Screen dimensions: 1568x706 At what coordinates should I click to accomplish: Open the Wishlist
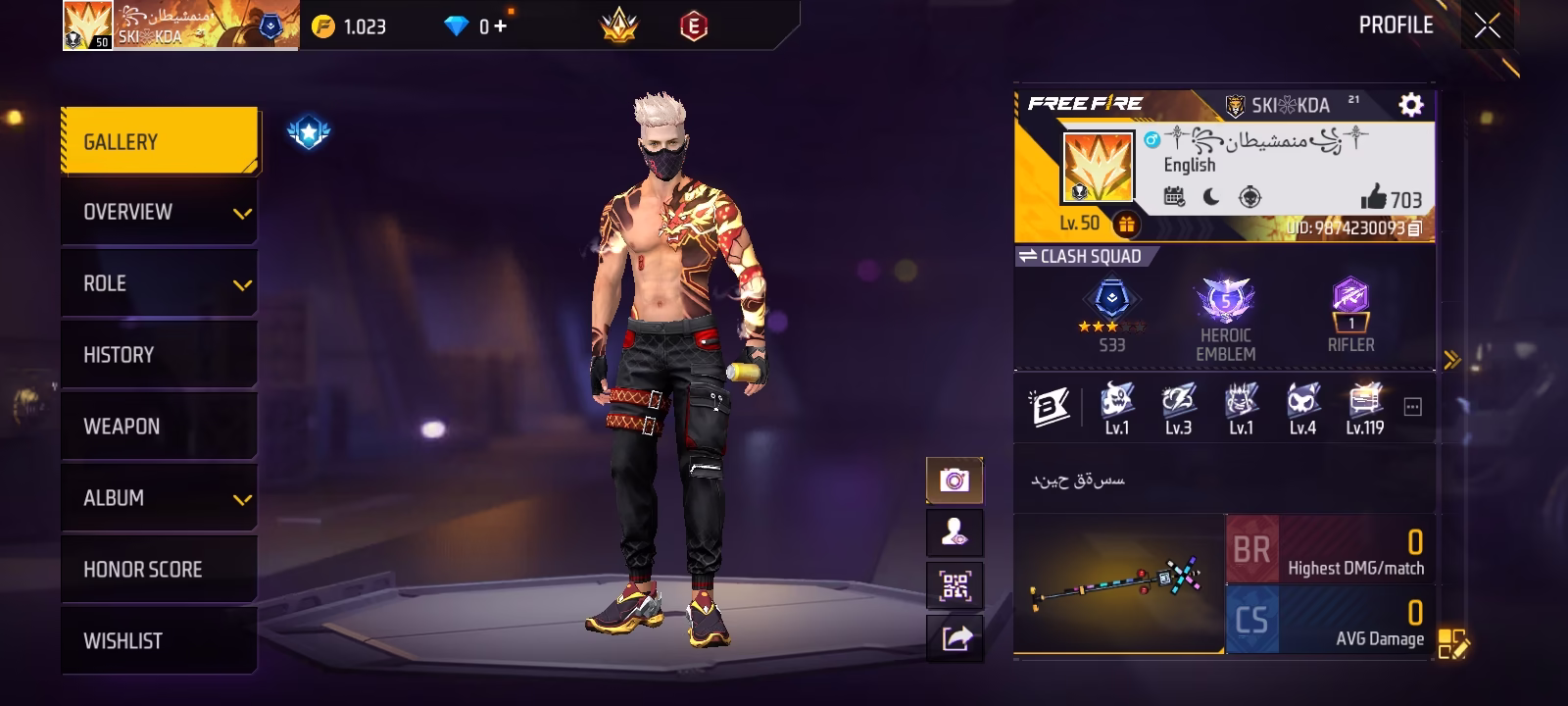pos(160,641)
